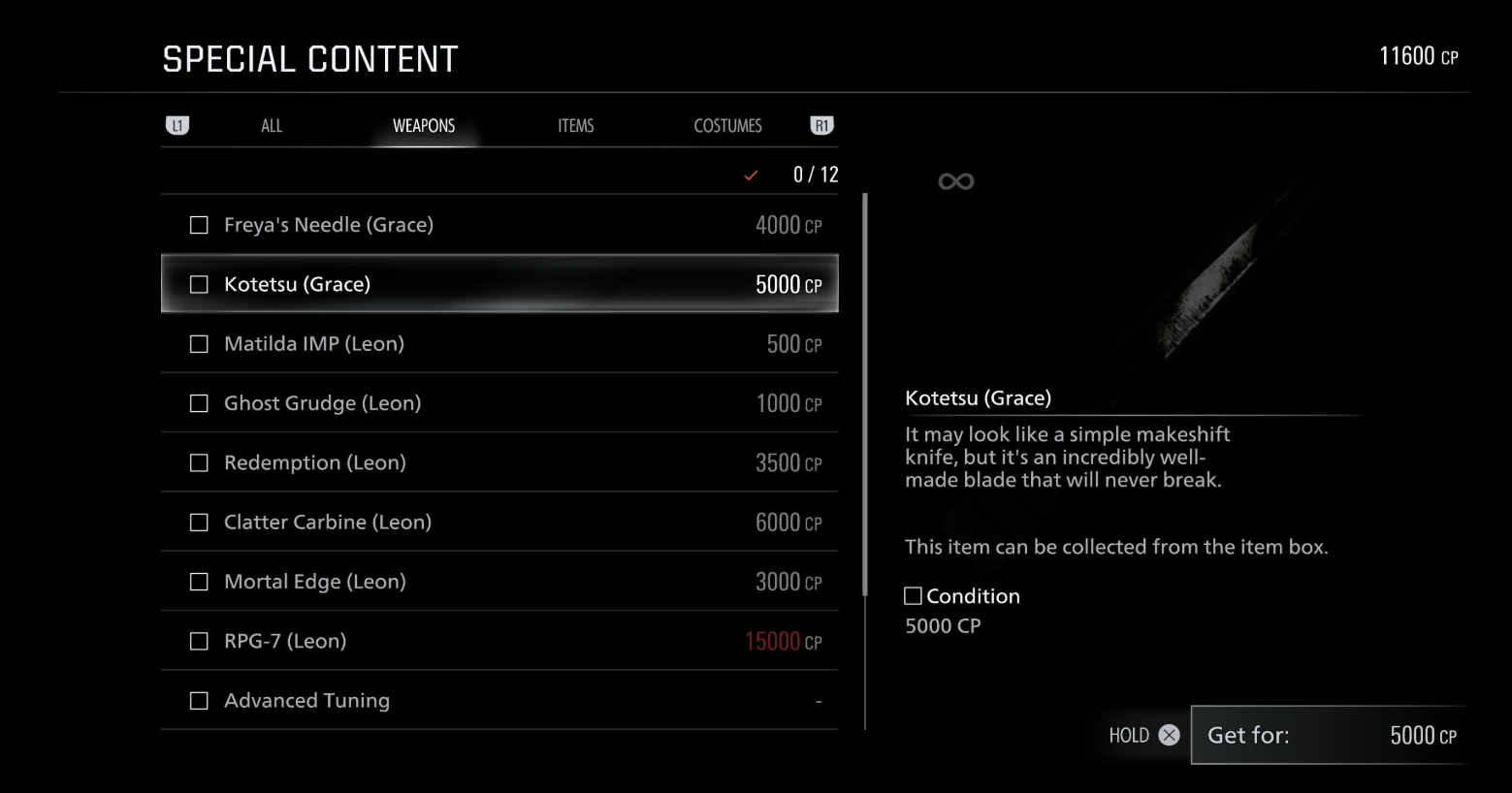Open the WEAPONS tab
Image resolution: width=1512 pixels, height=793 pixels.
tap(424, 126)
